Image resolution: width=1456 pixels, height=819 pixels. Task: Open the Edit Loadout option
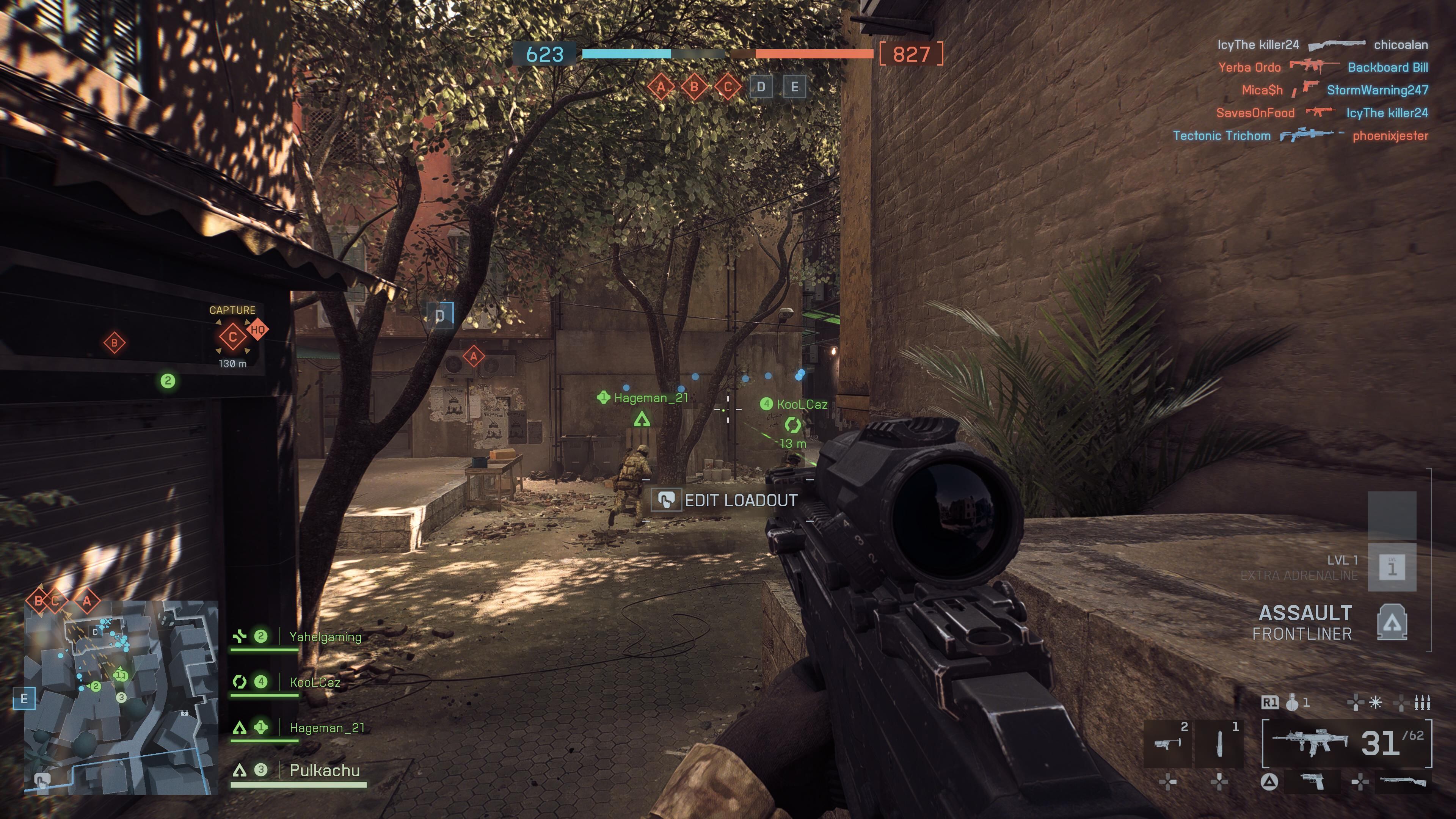pyautogui.click(x=725, y=500)
